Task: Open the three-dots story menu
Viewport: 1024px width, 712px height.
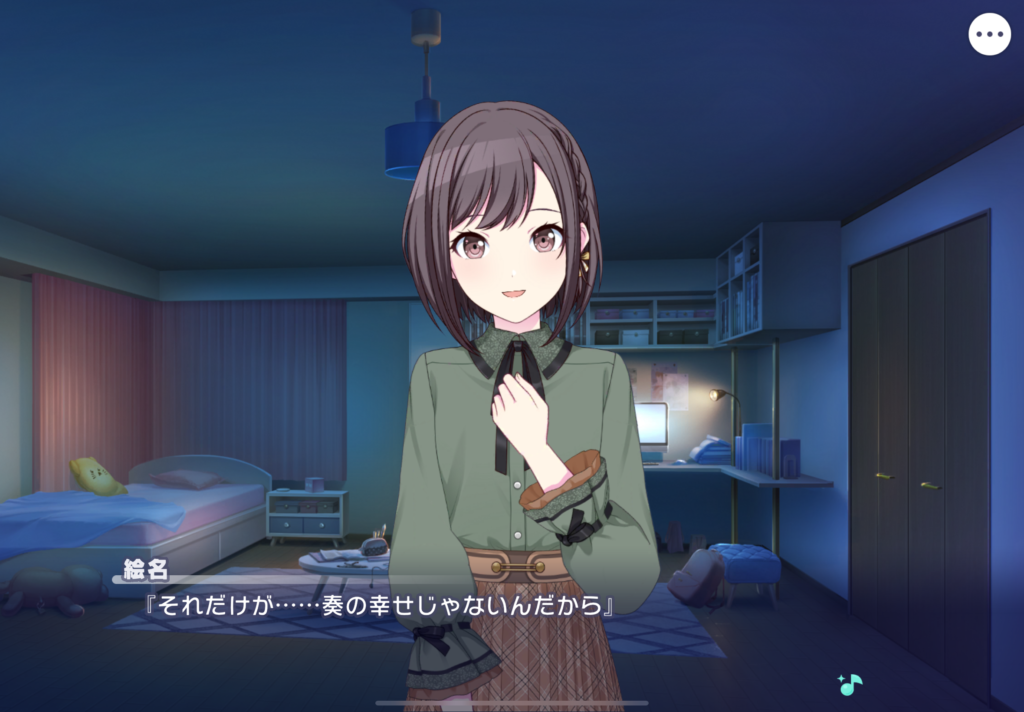Action: point(989,35)
